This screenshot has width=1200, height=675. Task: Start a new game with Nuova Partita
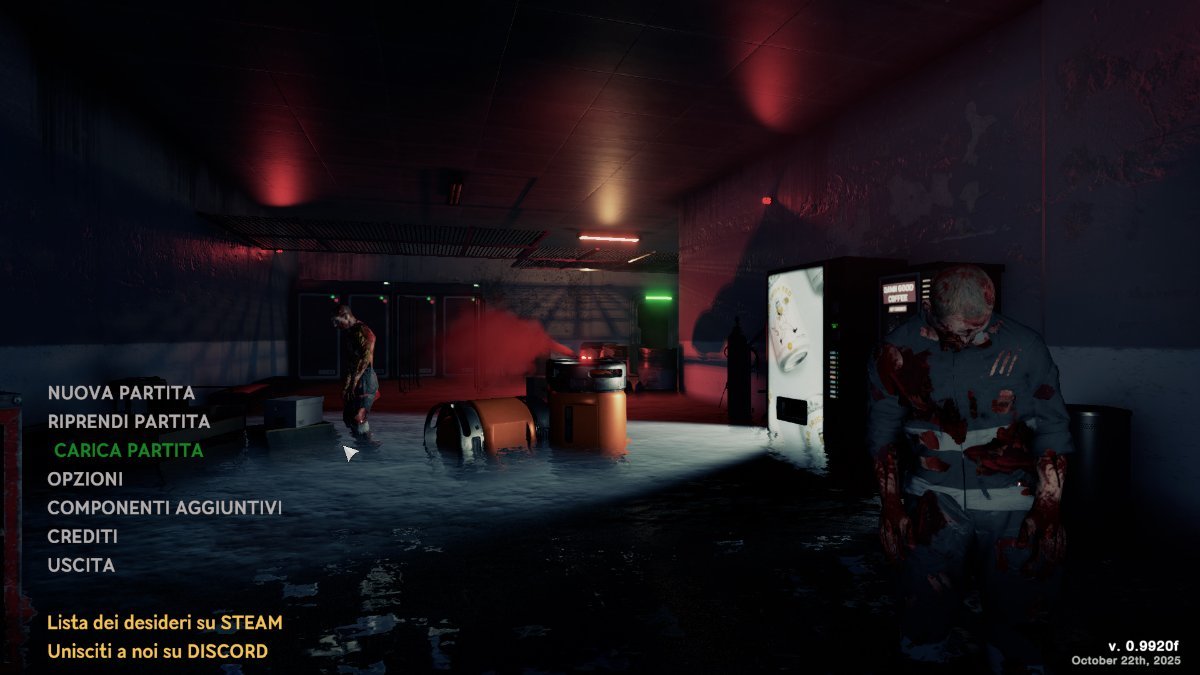[121, 393]
